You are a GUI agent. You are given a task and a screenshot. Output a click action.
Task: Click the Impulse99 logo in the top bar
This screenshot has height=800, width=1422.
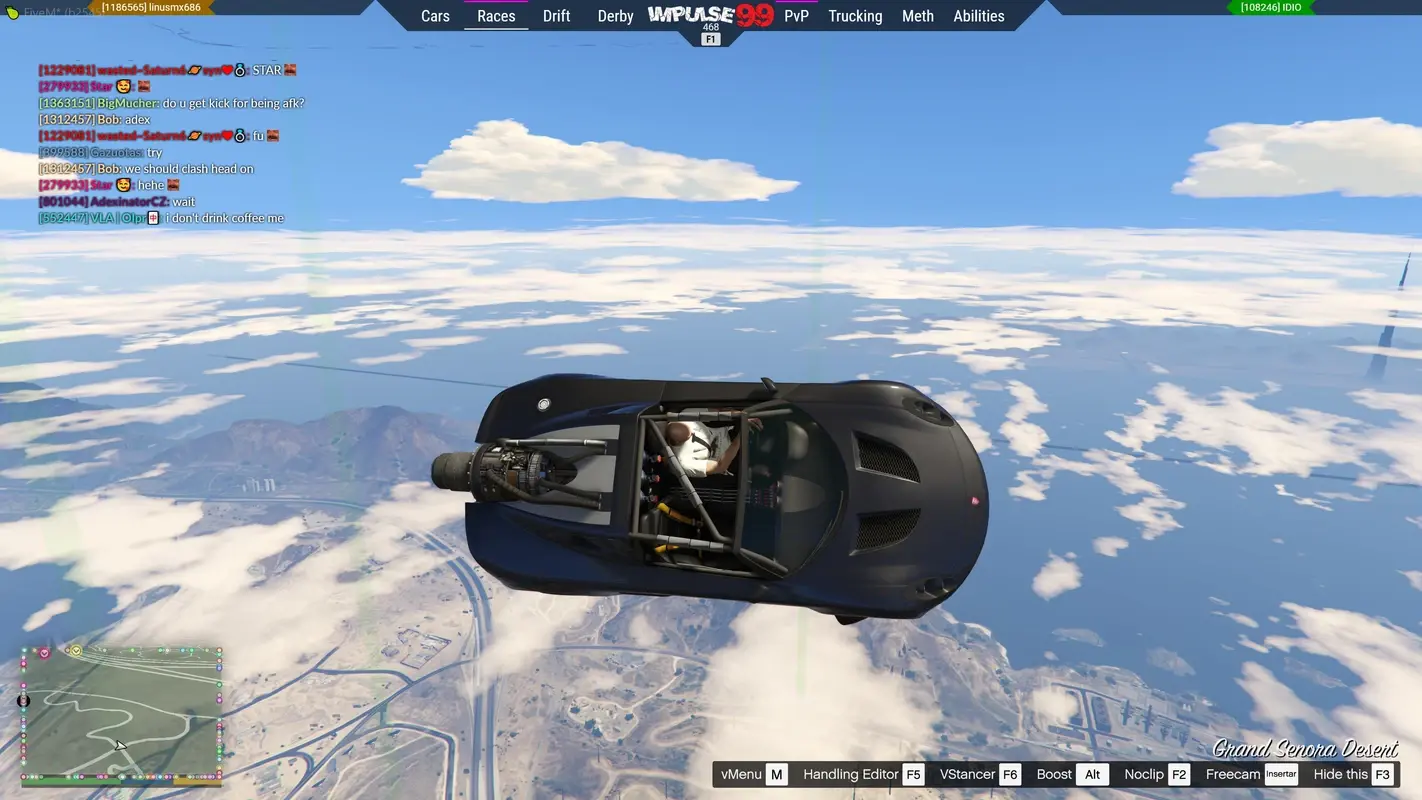[x=710, y=15]
